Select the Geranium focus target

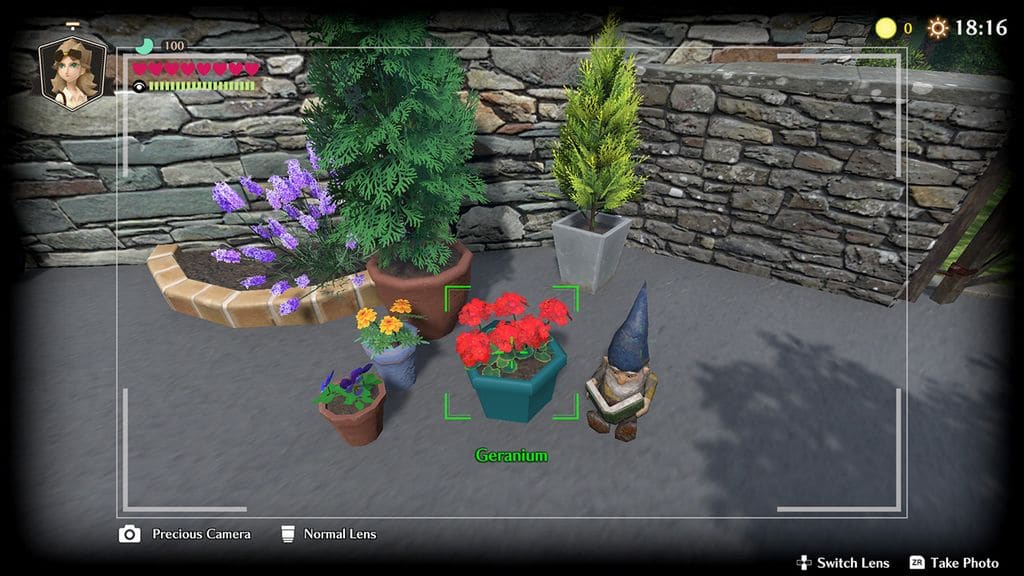511,353
